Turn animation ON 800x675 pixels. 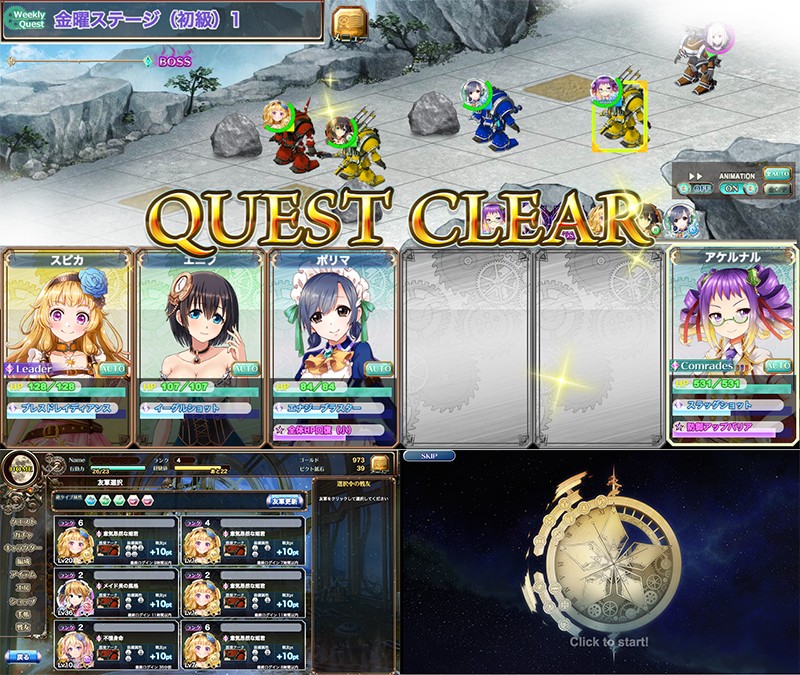tap(732, 187)
